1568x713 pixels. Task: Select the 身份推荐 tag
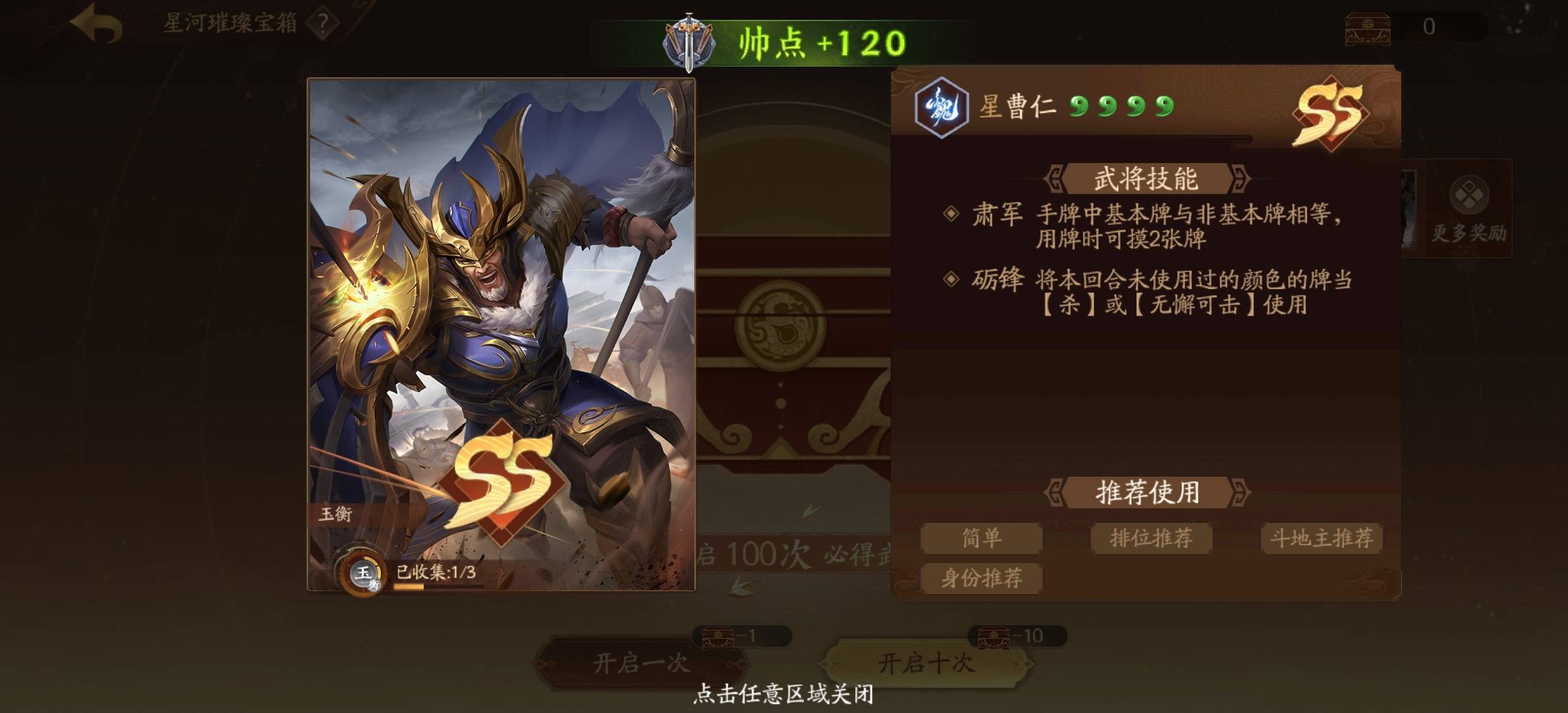(981, 578)
